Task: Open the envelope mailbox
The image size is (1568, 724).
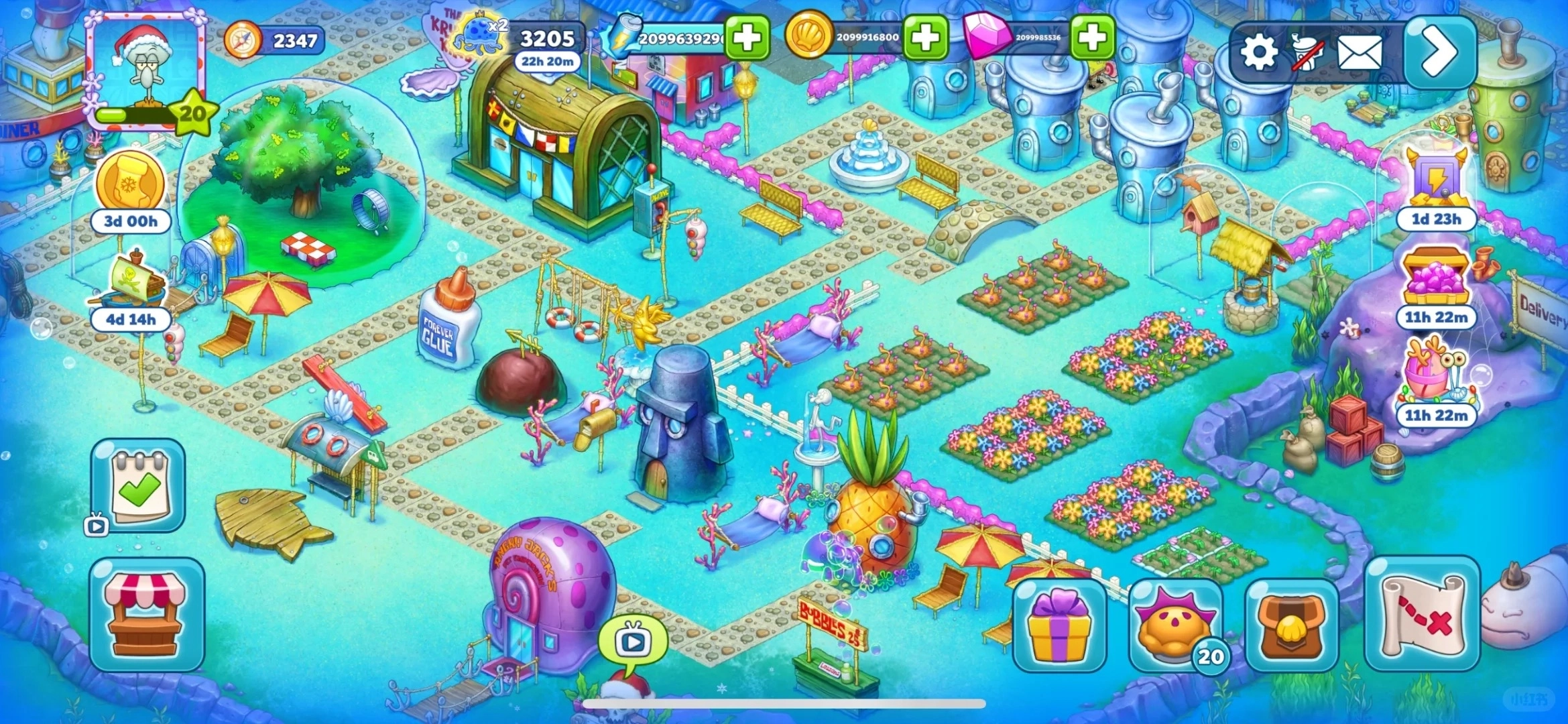Action: point(1360,52)
